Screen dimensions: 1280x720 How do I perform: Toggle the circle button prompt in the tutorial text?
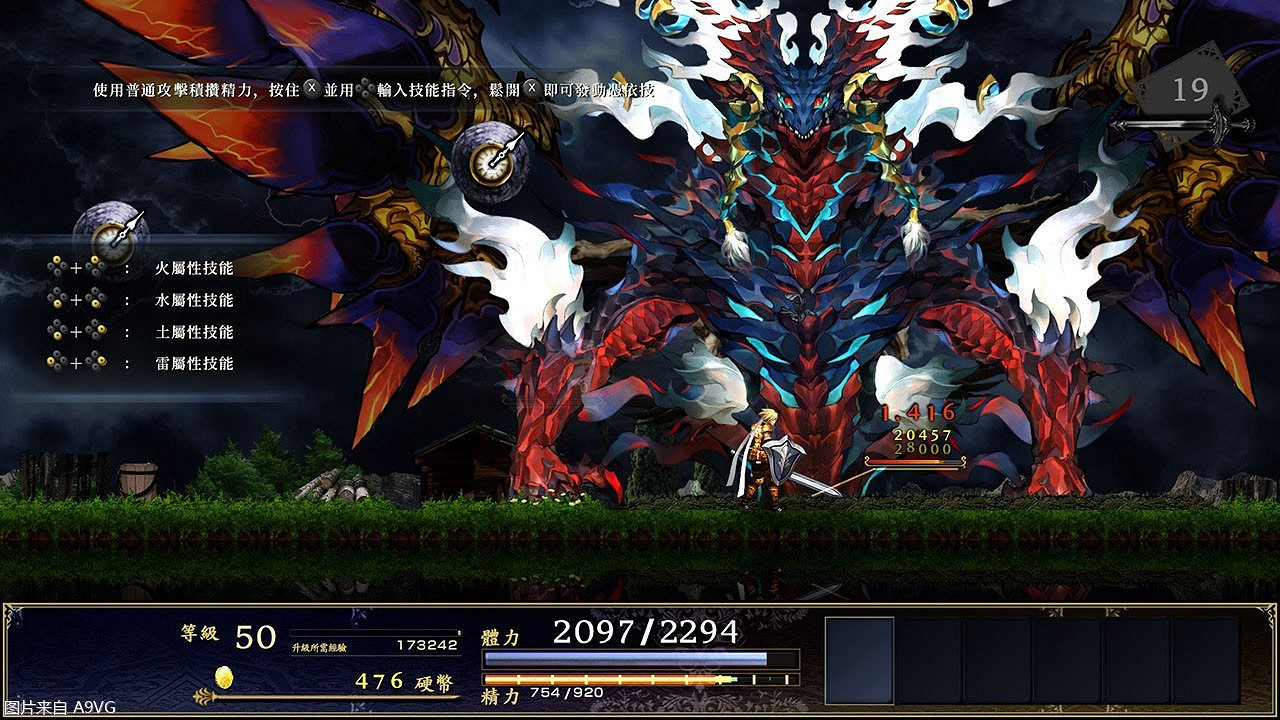[x=367, y=89]
